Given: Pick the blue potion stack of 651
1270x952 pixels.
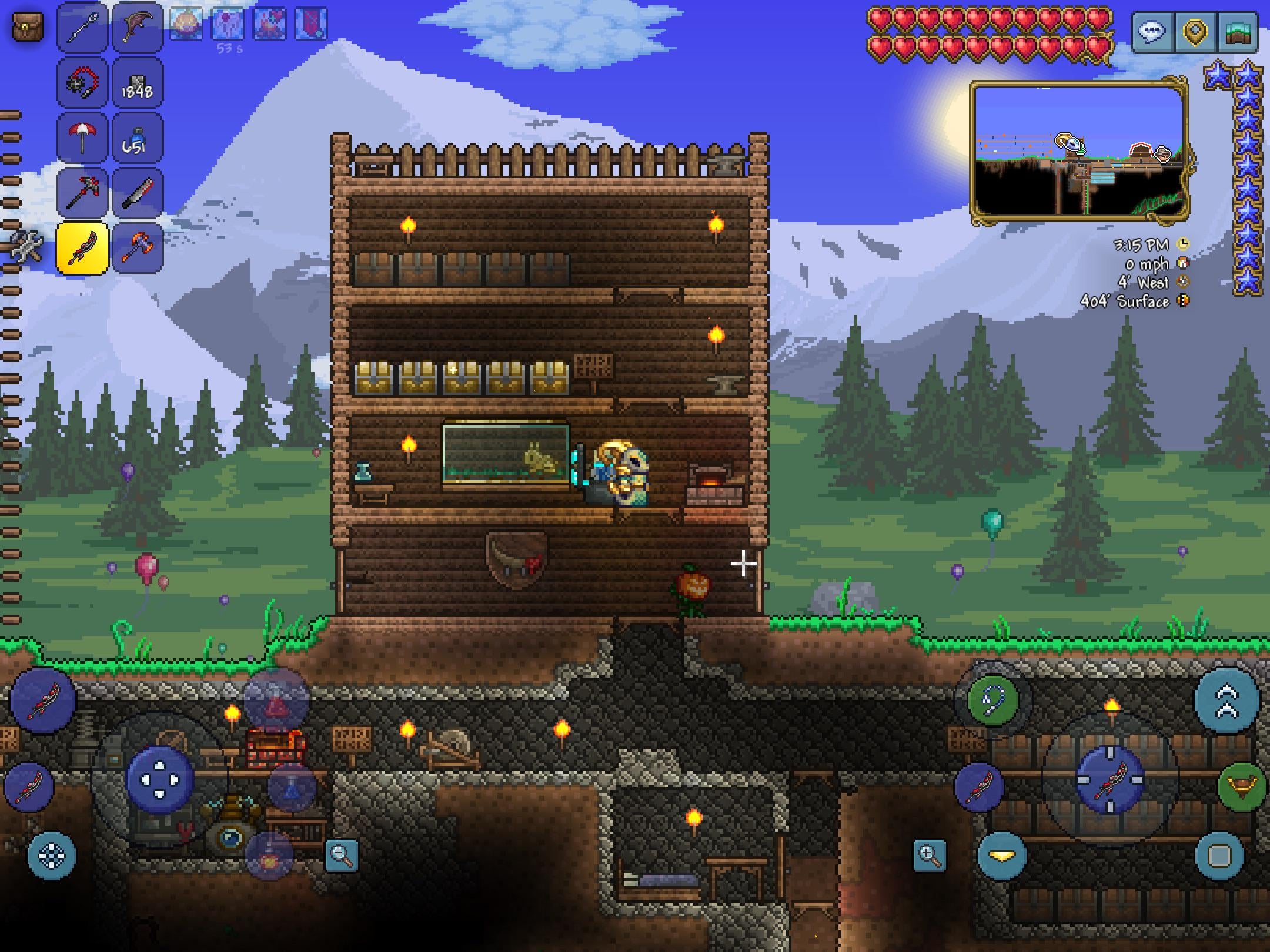Looking at the screenshot, I should click(x=137, y=138).
